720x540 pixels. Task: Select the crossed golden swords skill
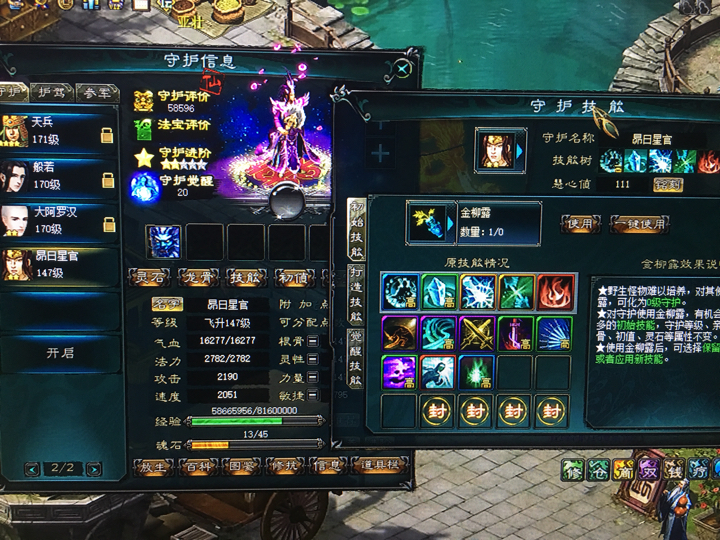[x=477, y=333]
